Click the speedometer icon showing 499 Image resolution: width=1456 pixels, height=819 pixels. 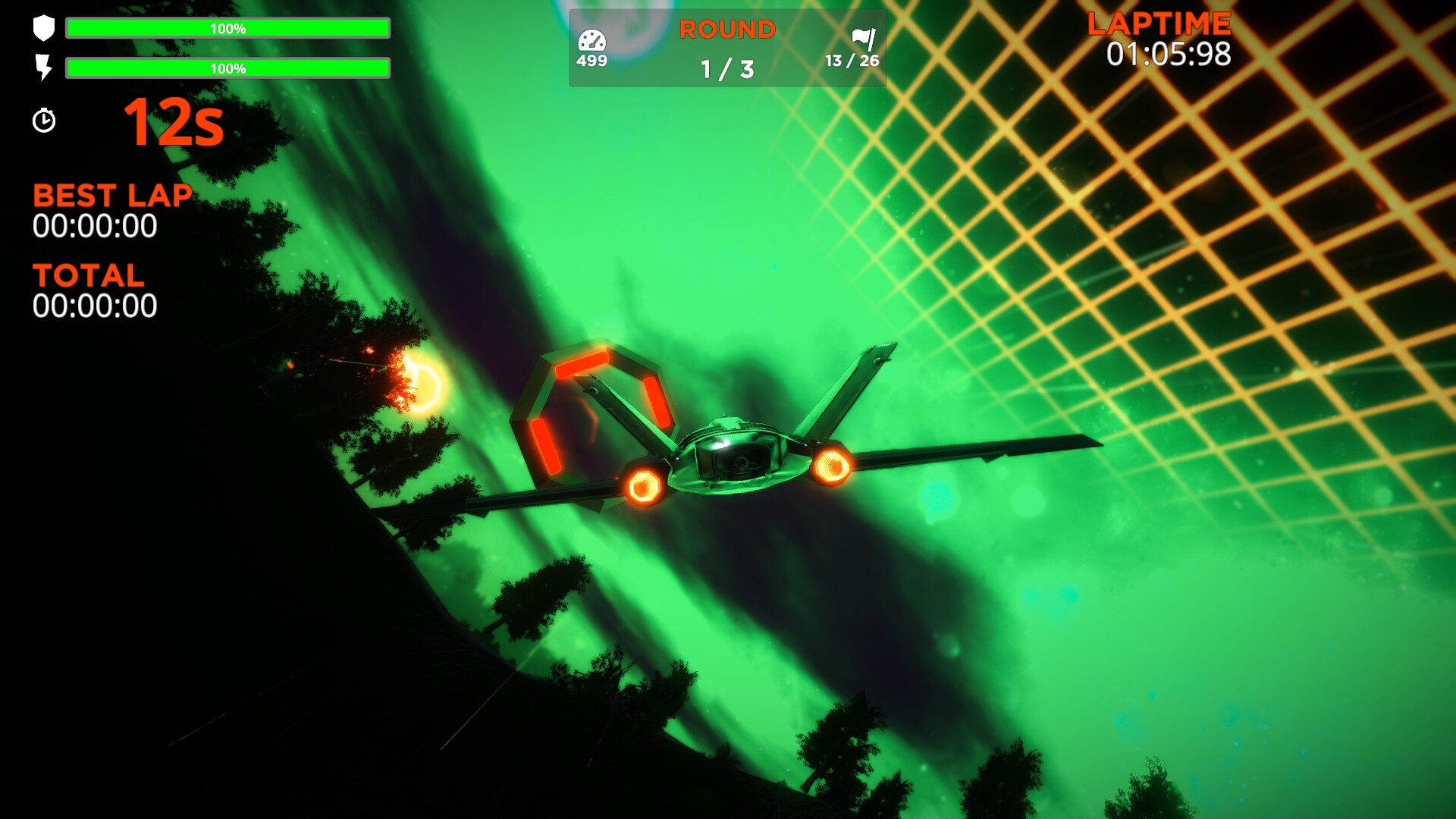click(593, 36)
